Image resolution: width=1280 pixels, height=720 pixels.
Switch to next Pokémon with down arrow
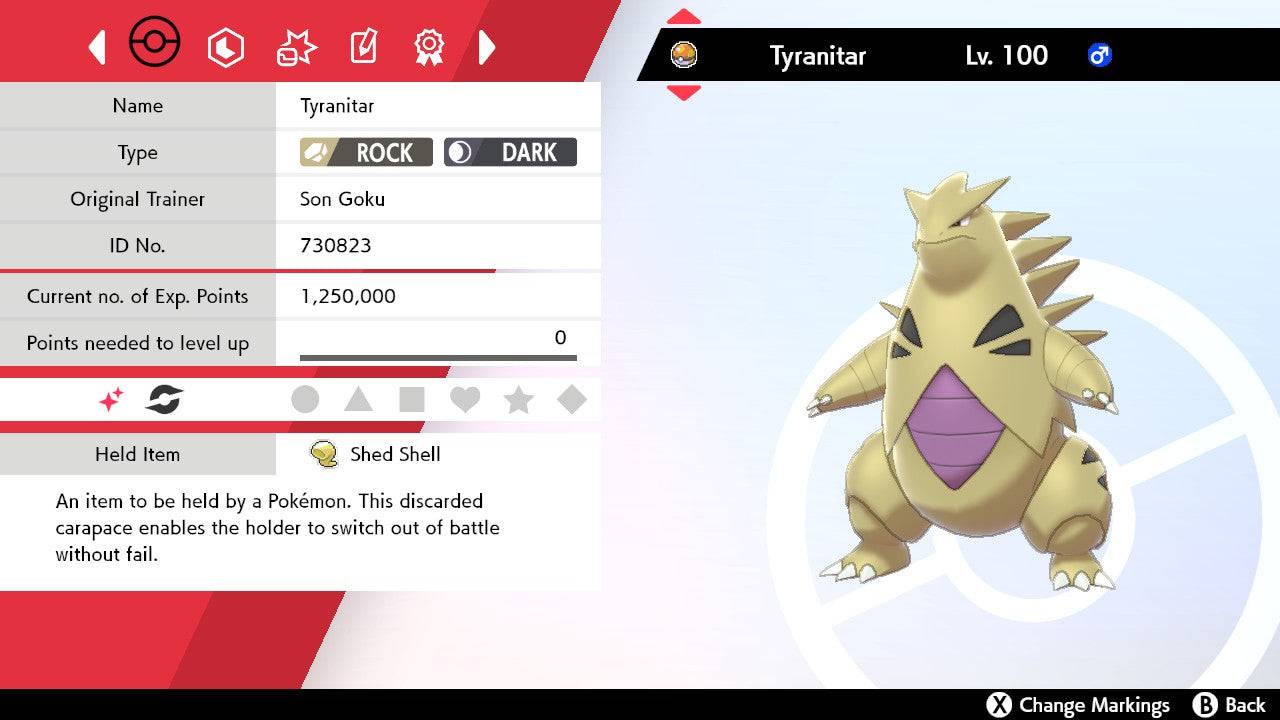point(683,93)
